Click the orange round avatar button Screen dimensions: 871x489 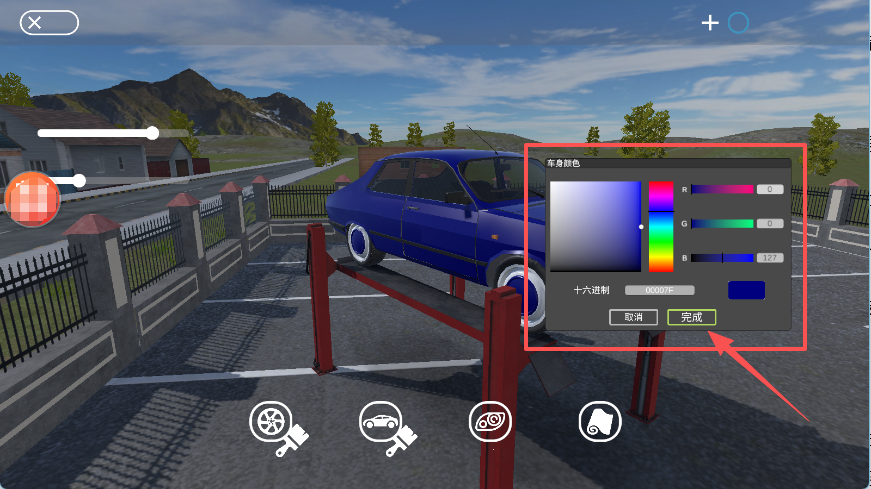[x=33, y=197]
